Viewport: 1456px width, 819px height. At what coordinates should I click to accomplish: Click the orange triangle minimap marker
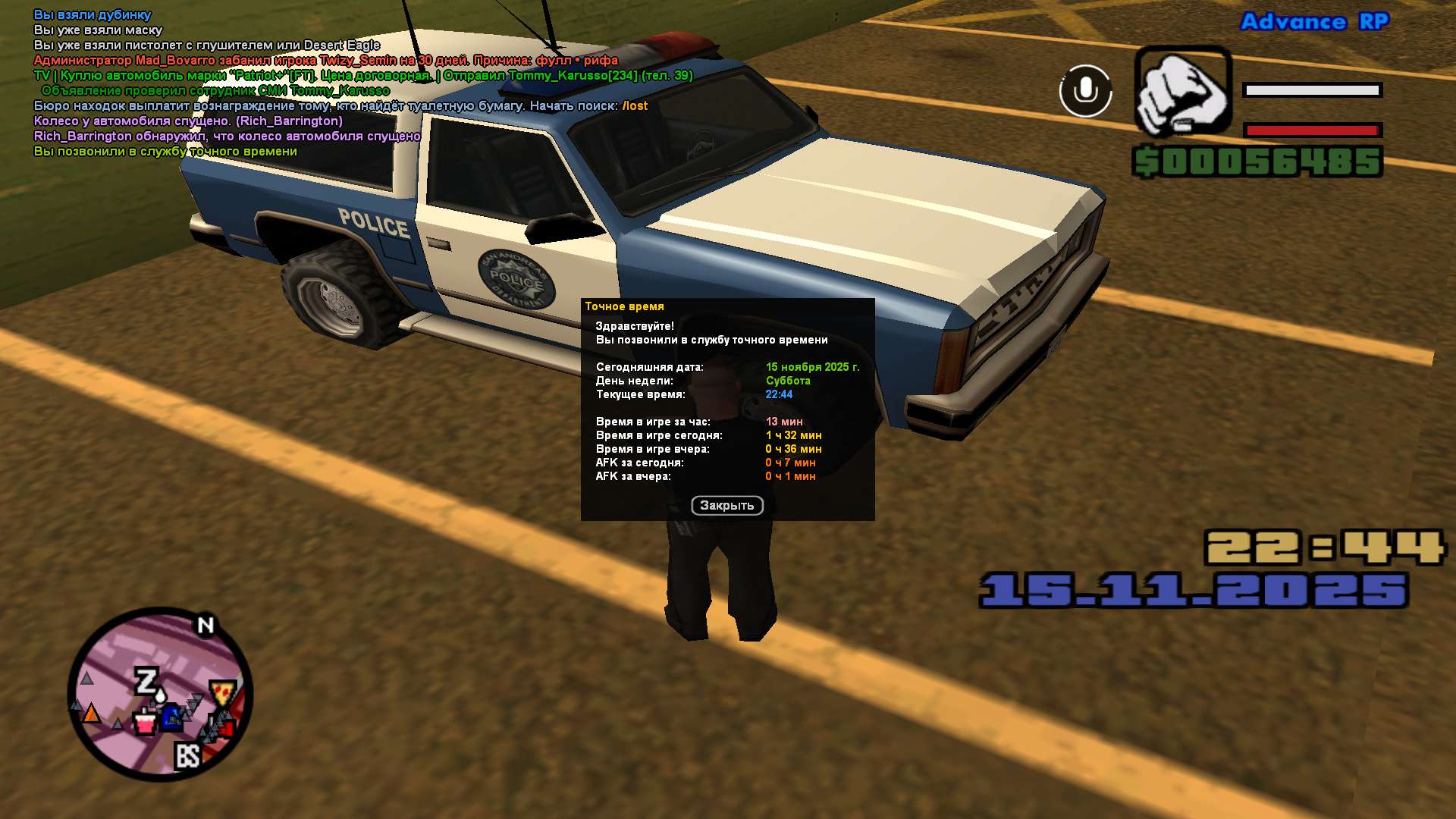click(x=91, y=714)
